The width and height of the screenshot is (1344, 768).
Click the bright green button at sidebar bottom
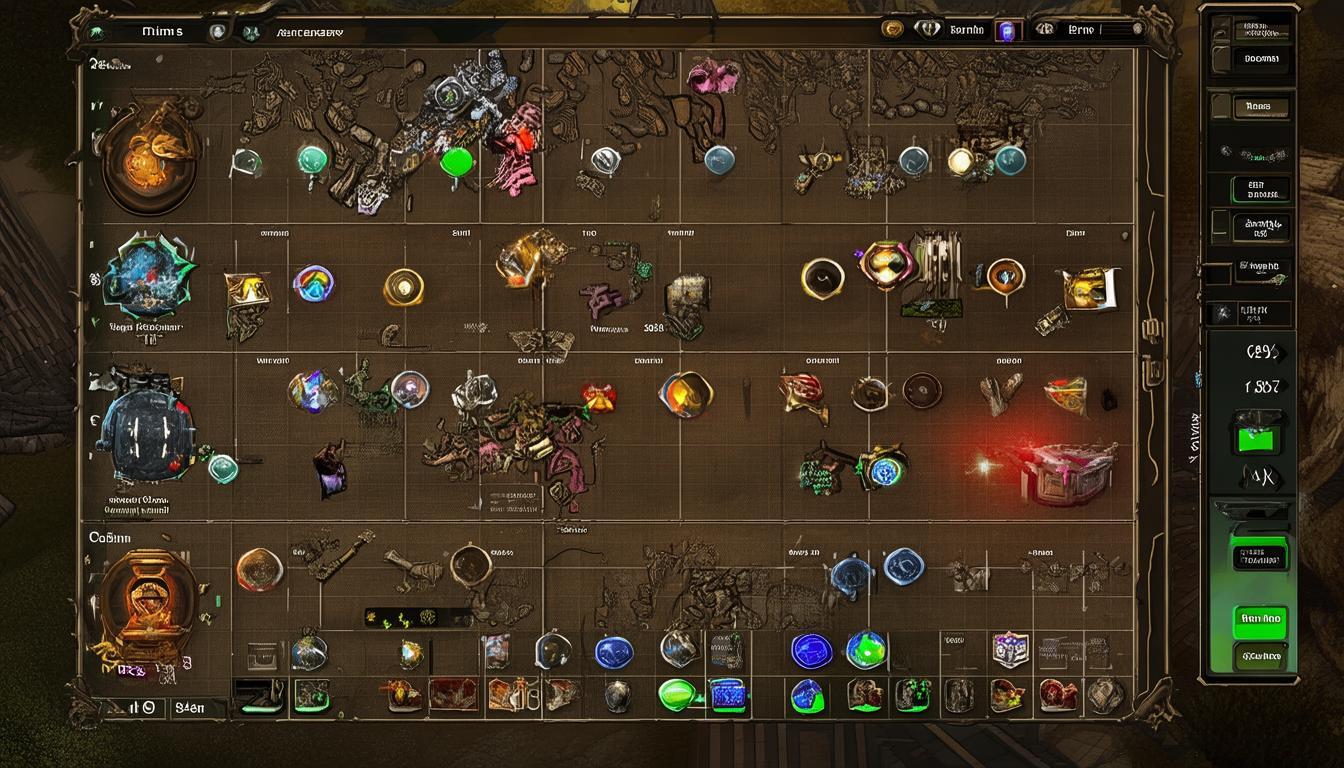(1260, 620)
